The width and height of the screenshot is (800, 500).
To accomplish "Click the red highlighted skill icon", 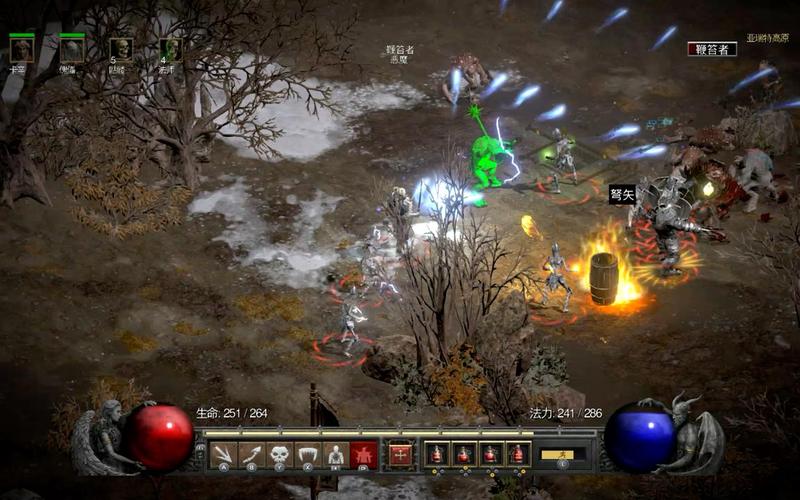I will [x=364, y=454].
